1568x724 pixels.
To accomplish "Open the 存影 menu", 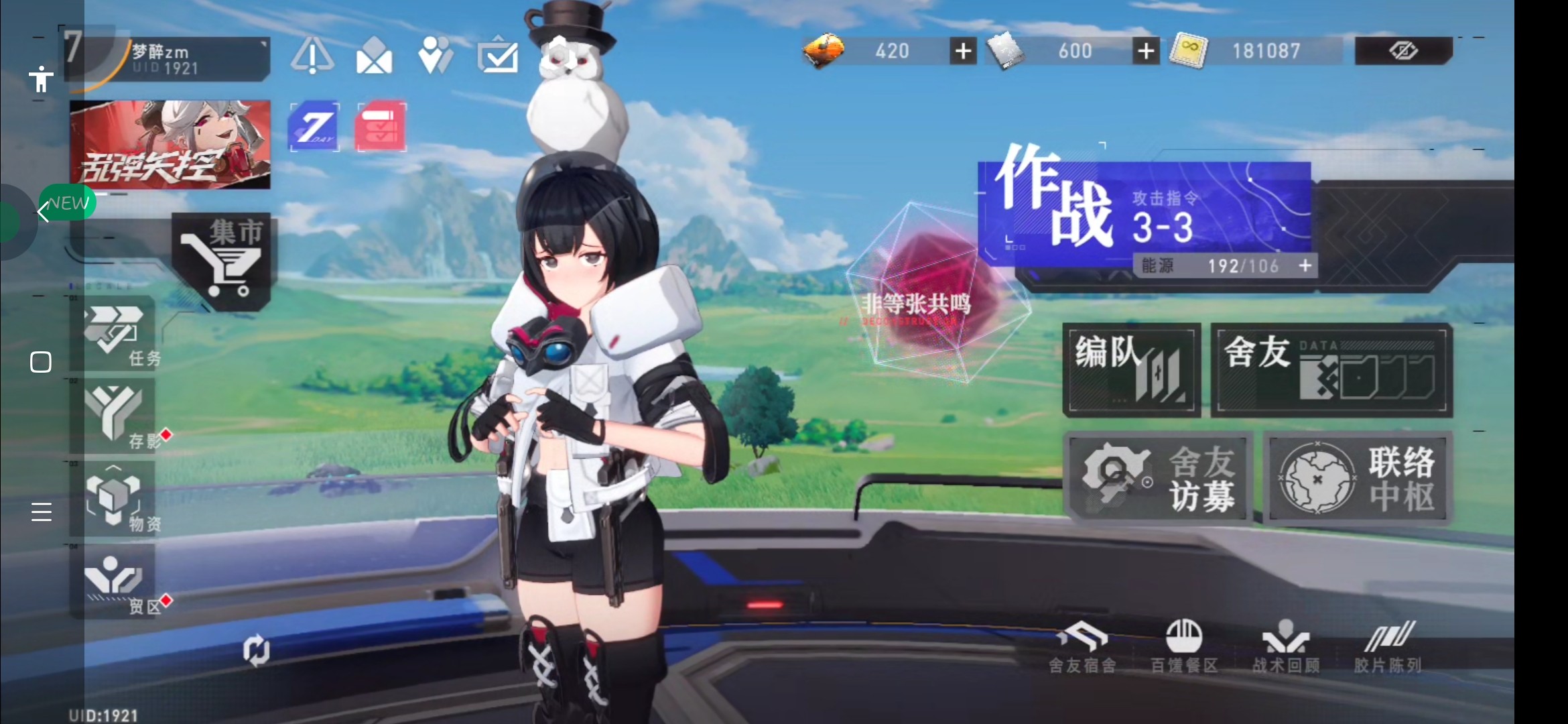I will (114, 416).
